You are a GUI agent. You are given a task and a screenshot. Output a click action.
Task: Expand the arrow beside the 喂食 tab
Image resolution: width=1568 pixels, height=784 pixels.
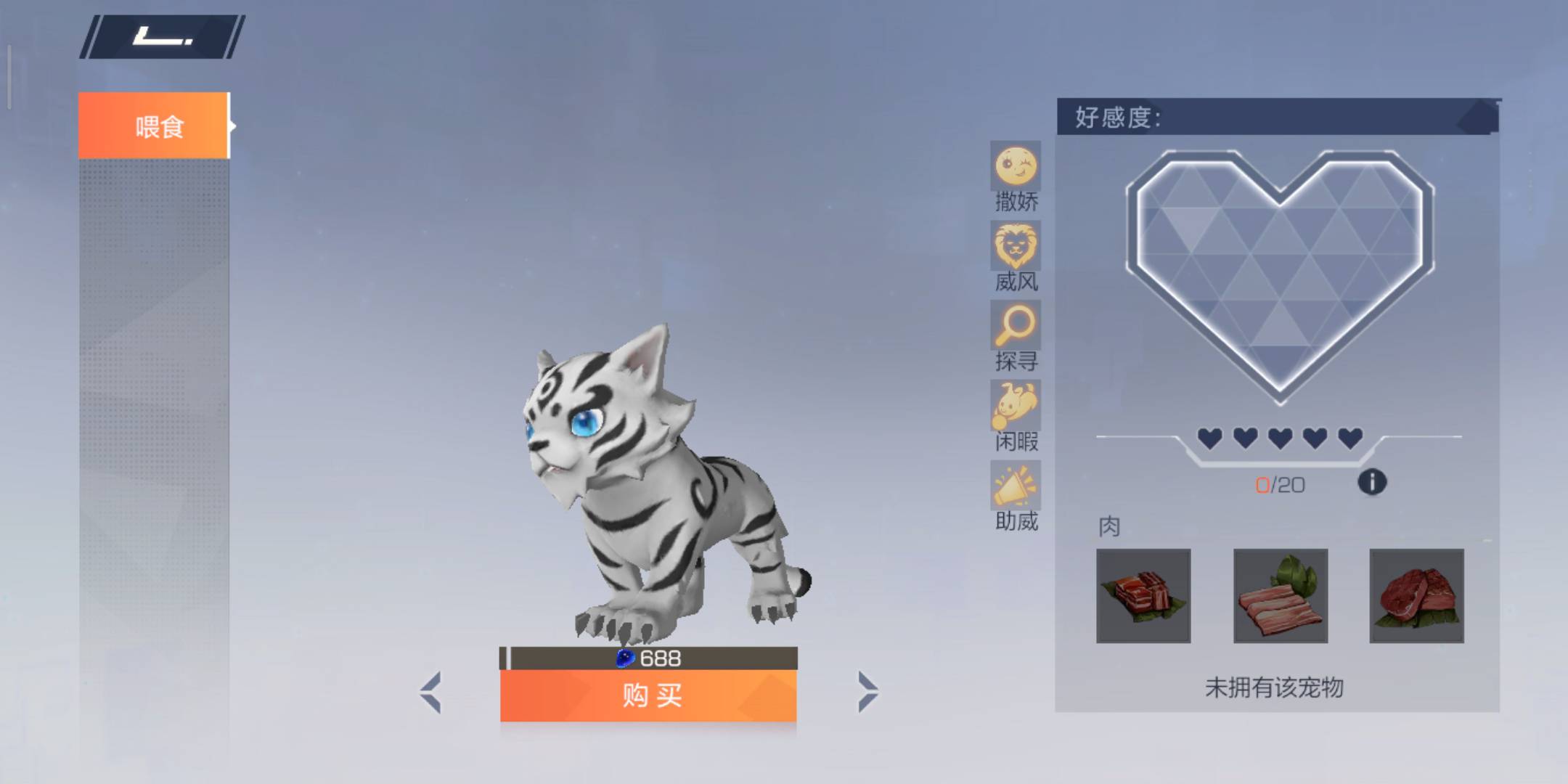pos(232,125)
